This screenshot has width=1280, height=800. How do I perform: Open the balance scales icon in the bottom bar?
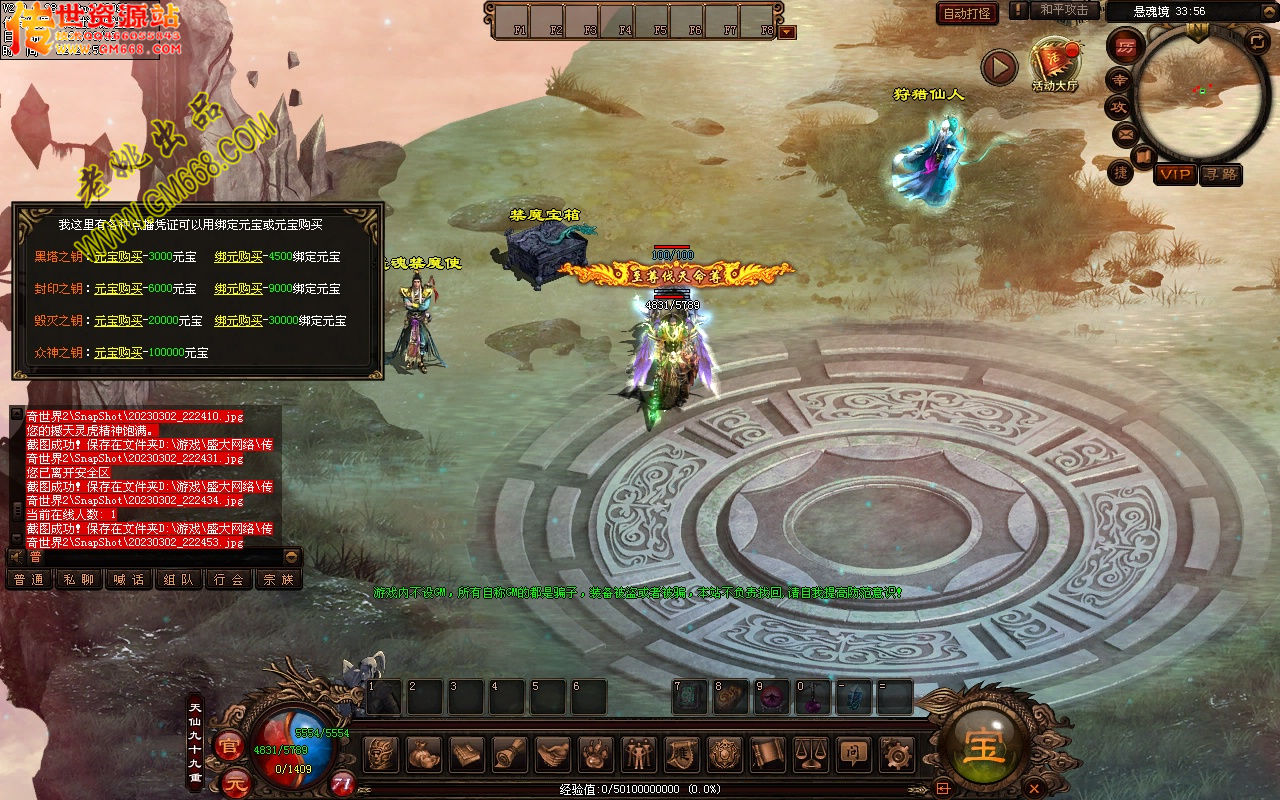tap(811, 753)
